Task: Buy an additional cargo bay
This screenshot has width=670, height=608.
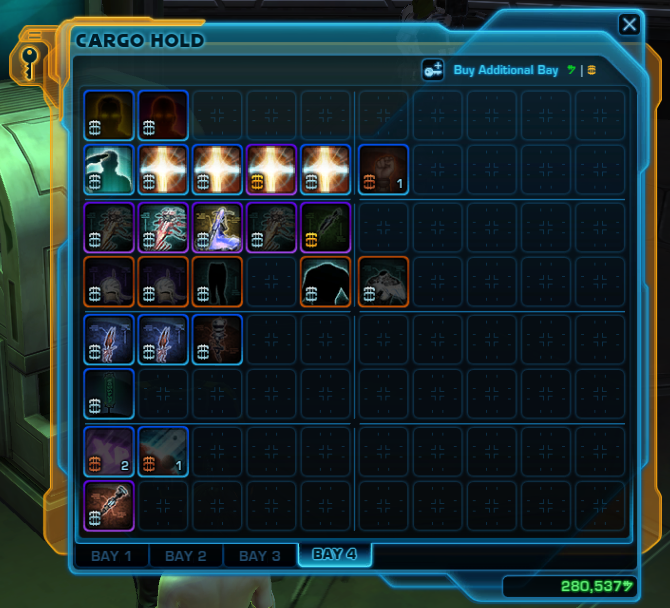Action: pos(505,71)
